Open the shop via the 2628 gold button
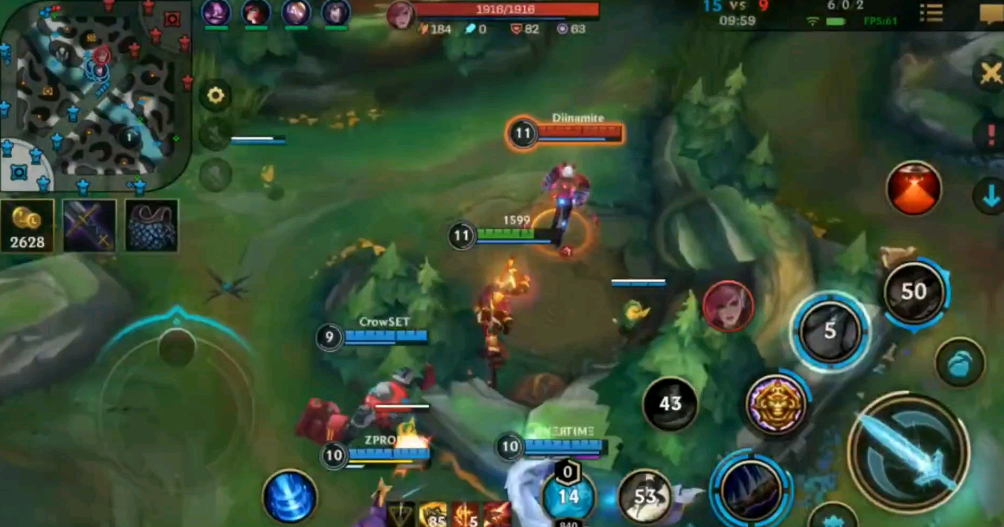This screenshot has height=527, width=1004. coord(27,226)
